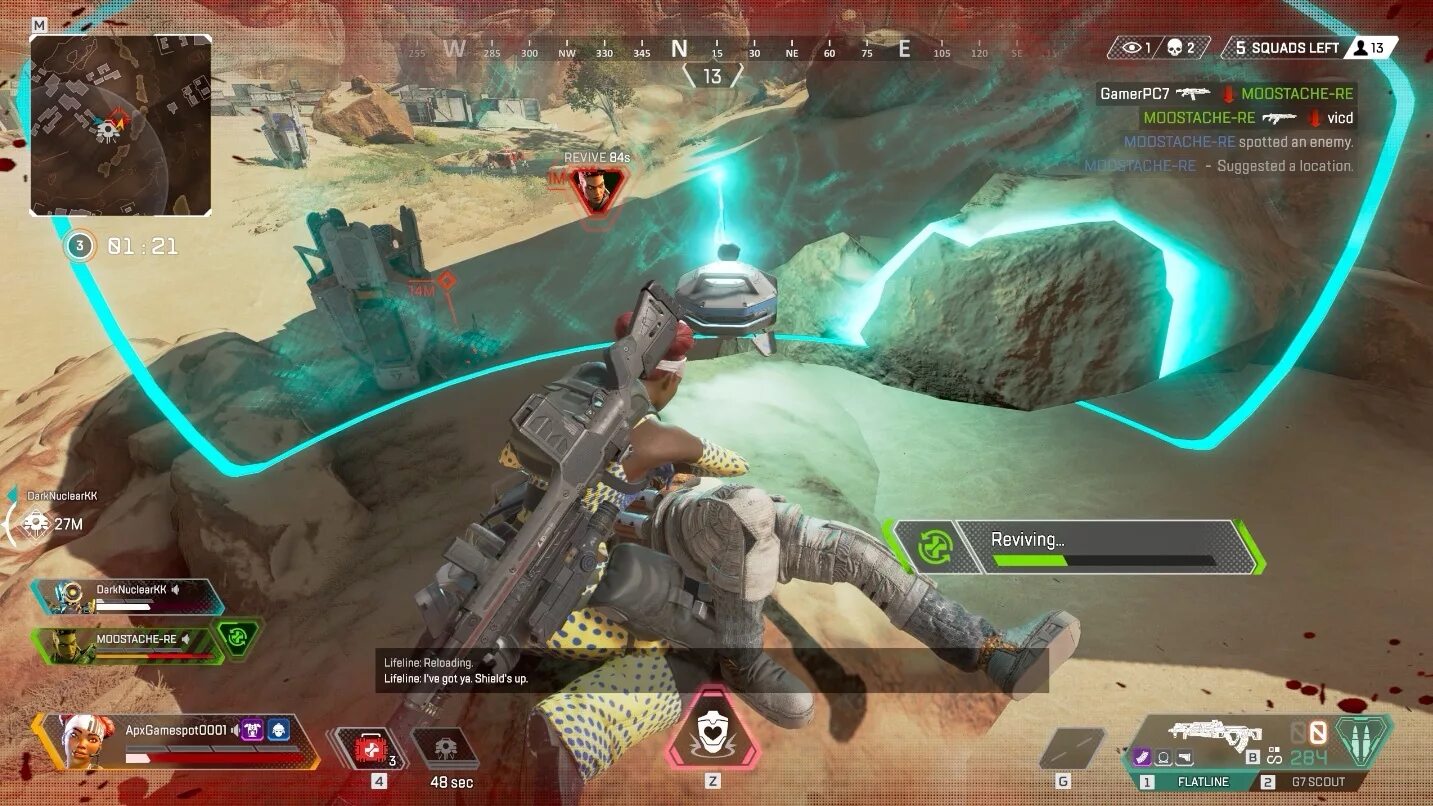Click the downed teammate revive marker
Screen dimensions: 1433x806
coord(597,189)
